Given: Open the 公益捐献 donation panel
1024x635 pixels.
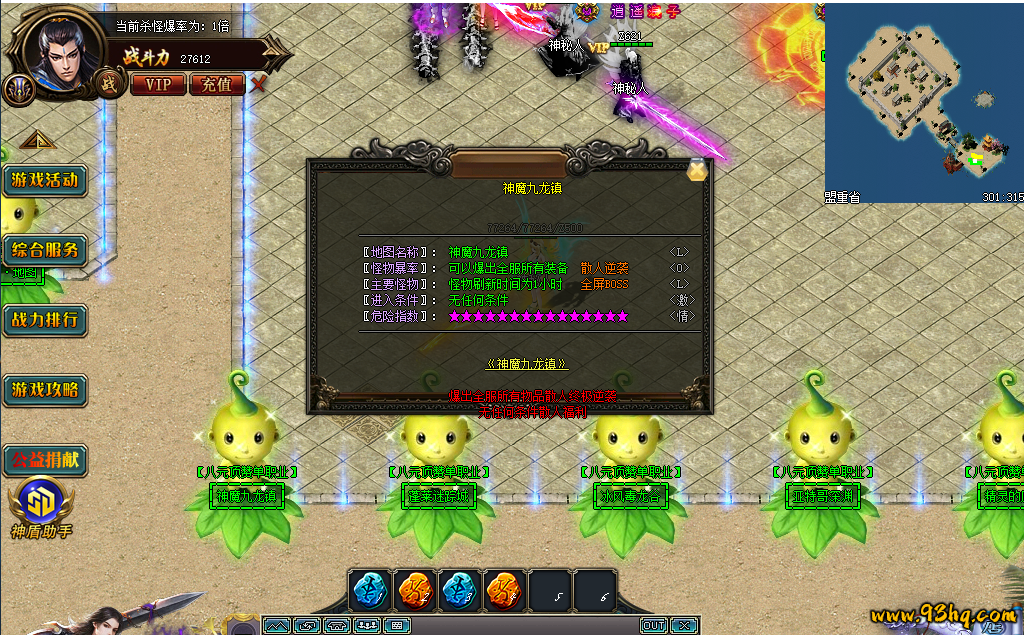Looking at the screenshot, I should coord(44,461).
